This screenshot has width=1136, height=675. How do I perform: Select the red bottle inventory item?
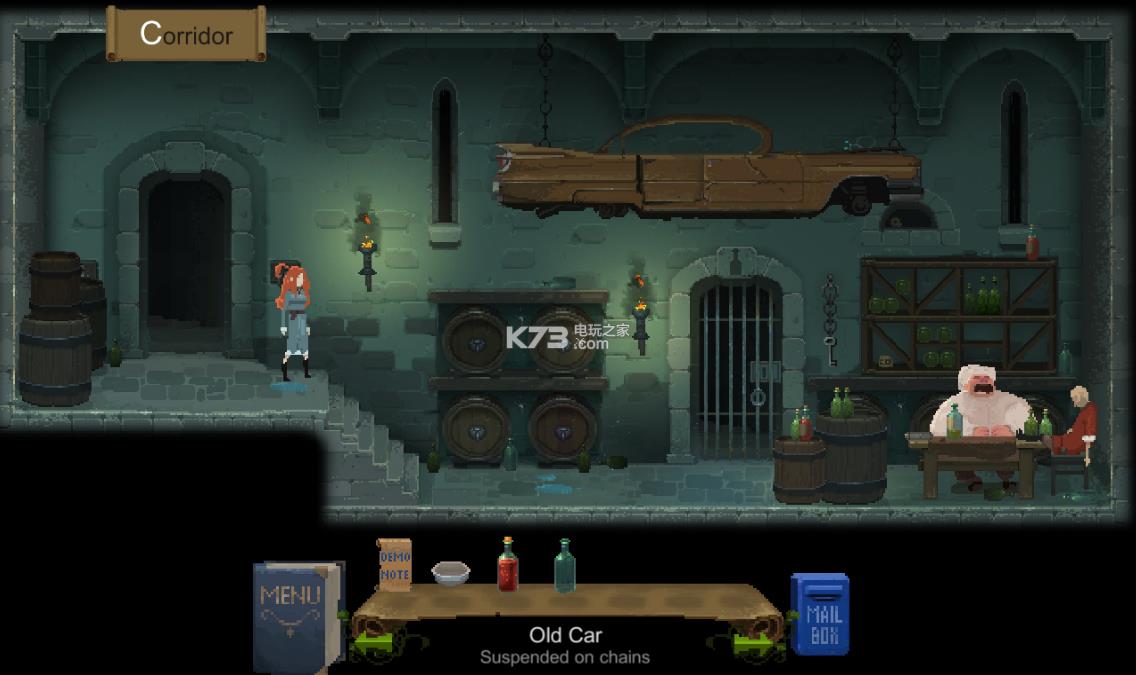pos(508,564)
